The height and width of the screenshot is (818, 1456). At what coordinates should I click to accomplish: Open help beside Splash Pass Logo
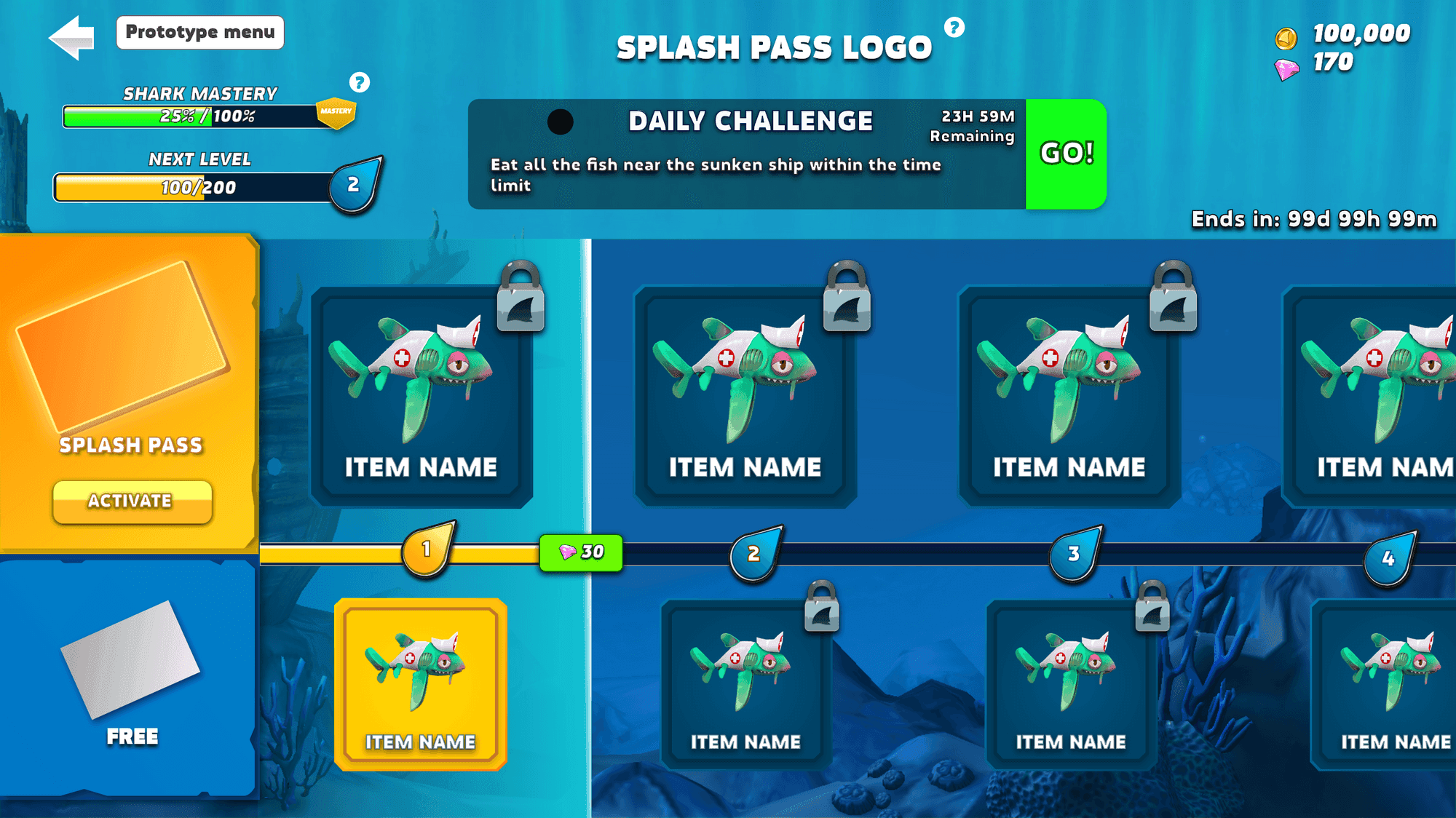coord(954,28)
